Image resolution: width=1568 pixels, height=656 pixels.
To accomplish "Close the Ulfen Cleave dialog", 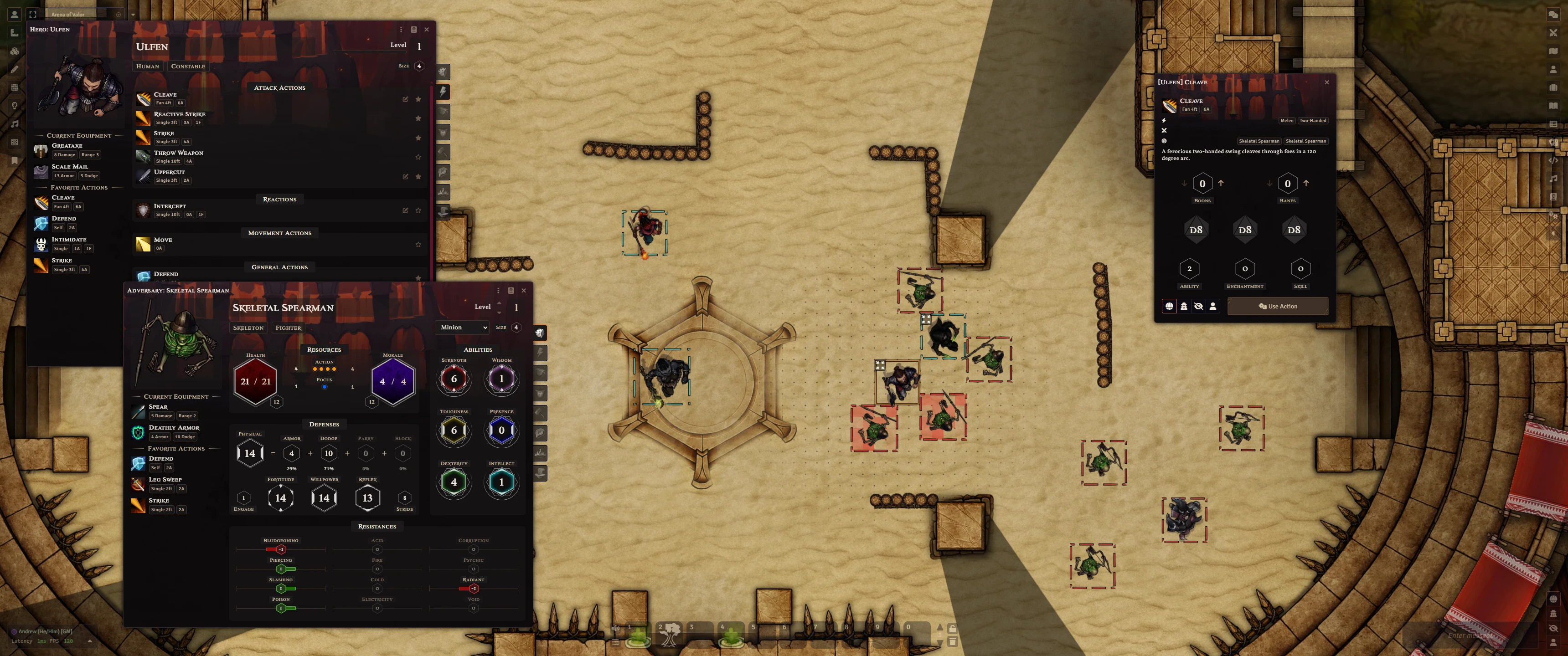I will tap(1327, 82).
